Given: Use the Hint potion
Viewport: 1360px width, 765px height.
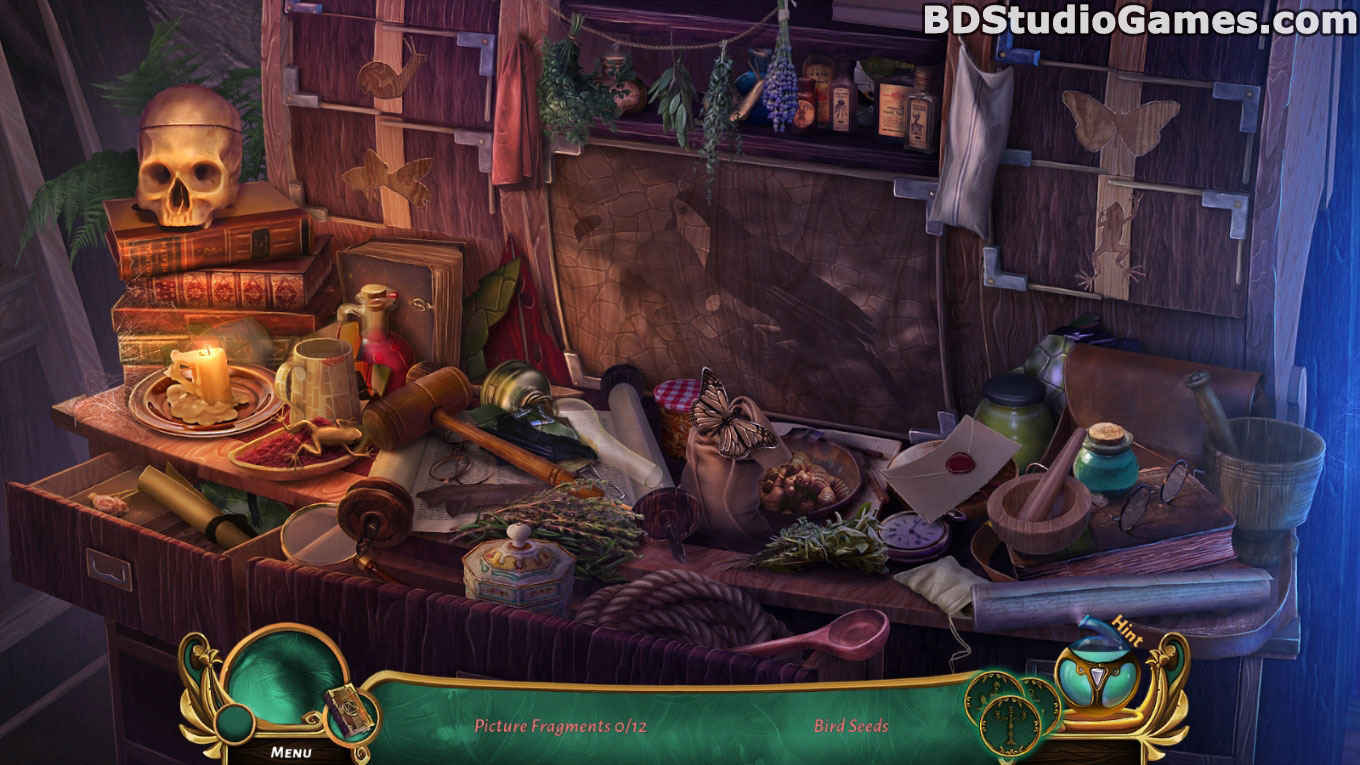Looking at the screenshot, I should click(x=1098, y=680).
